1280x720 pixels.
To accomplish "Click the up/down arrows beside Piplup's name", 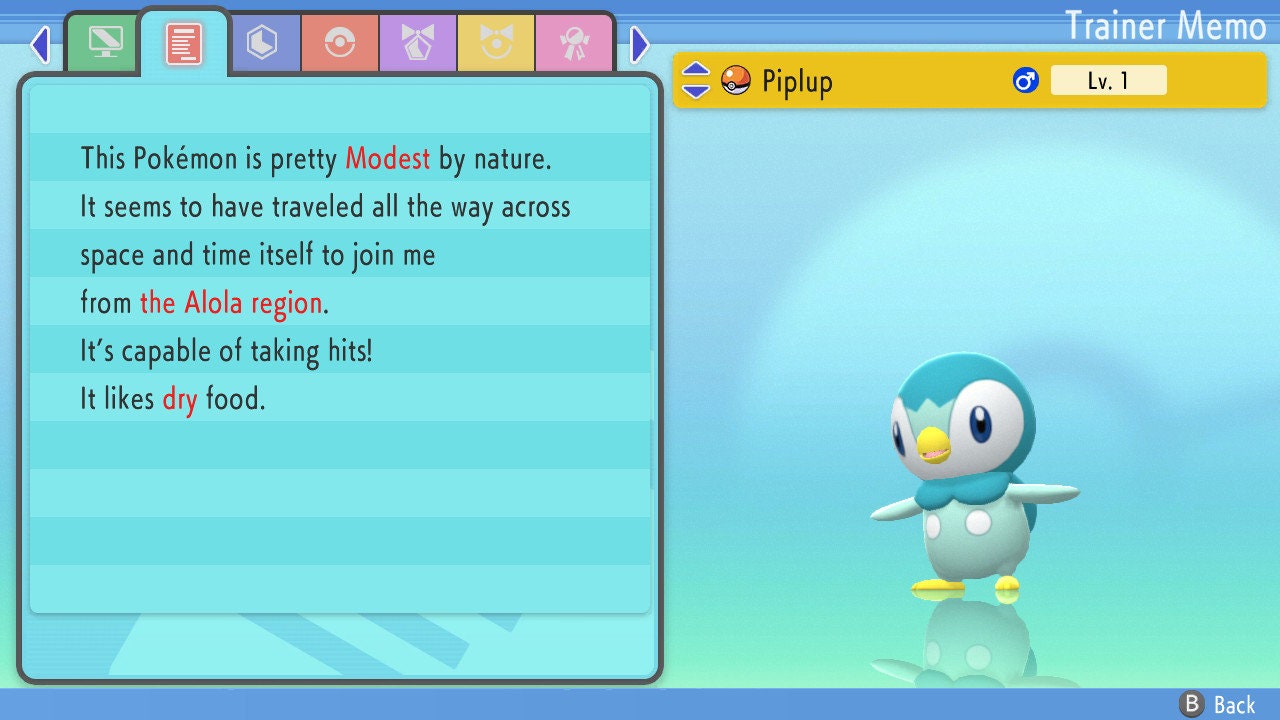I will [x=695, y=80].
